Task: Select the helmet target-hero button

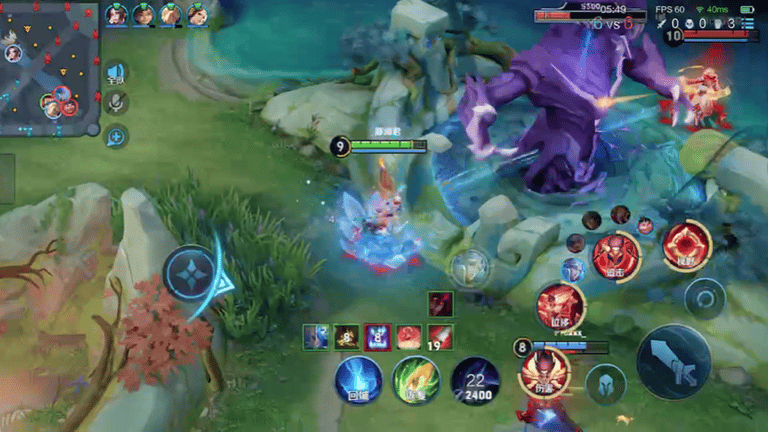Action: tap(606, 384)
